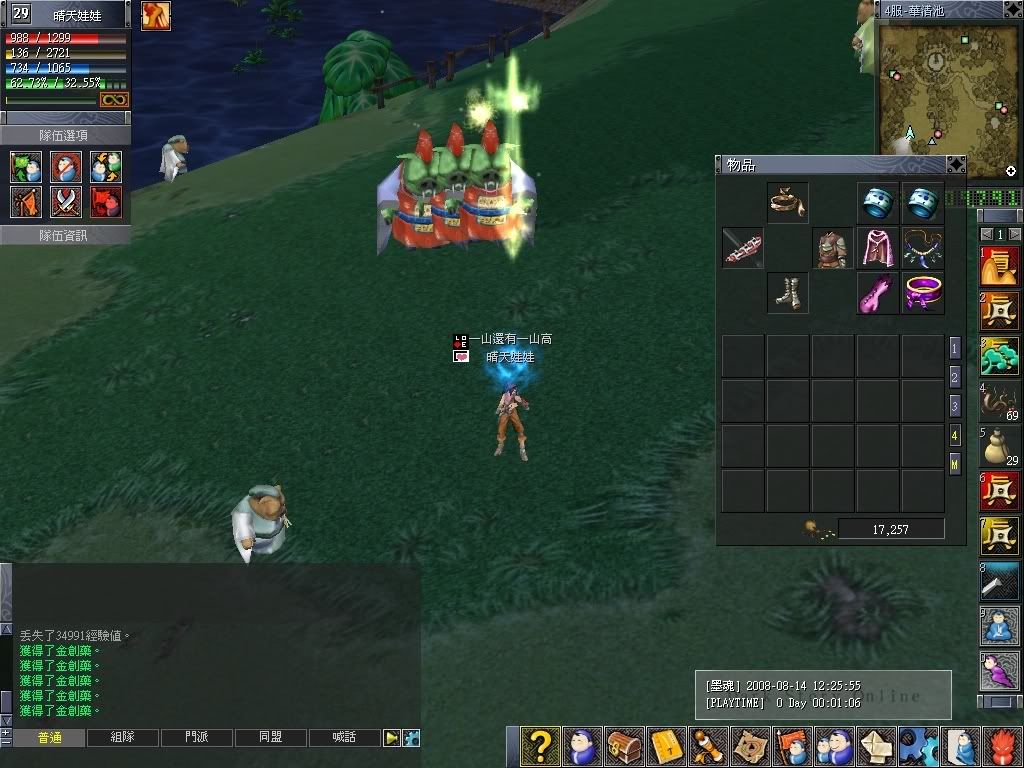Image resolution: width=1024 pixels, height=768 pixels.
Task: Switch to inventory bag tab 1
Action: click(955, 349)
